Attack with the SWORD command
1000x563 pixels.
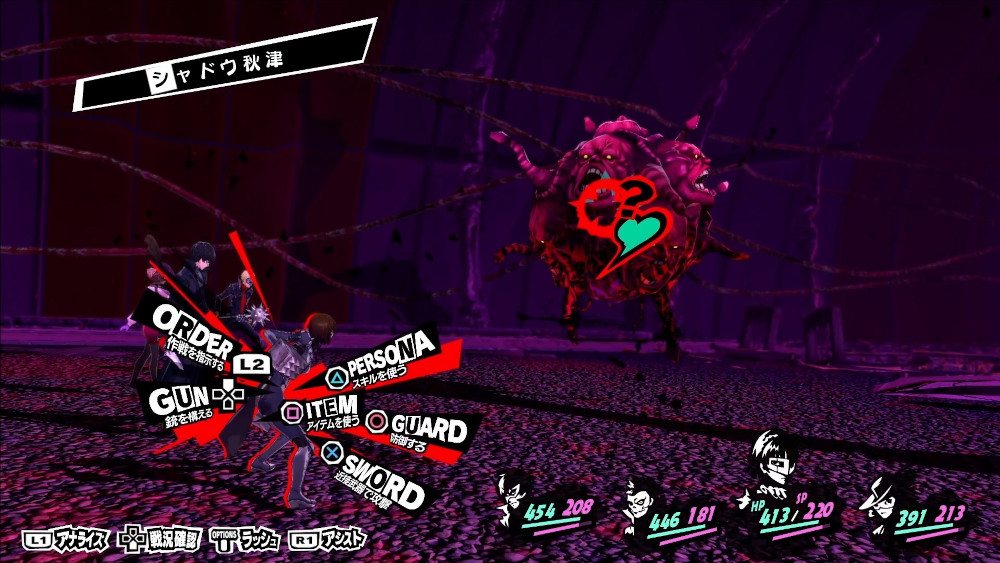point(382,477)
